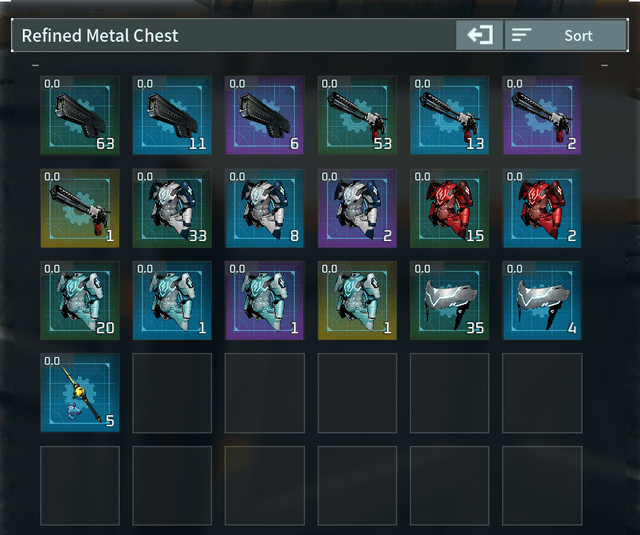This screenshot has height=535, width=640.
Task: Take the long-barrel gun stack of 13
Action: tap(450, 115)
